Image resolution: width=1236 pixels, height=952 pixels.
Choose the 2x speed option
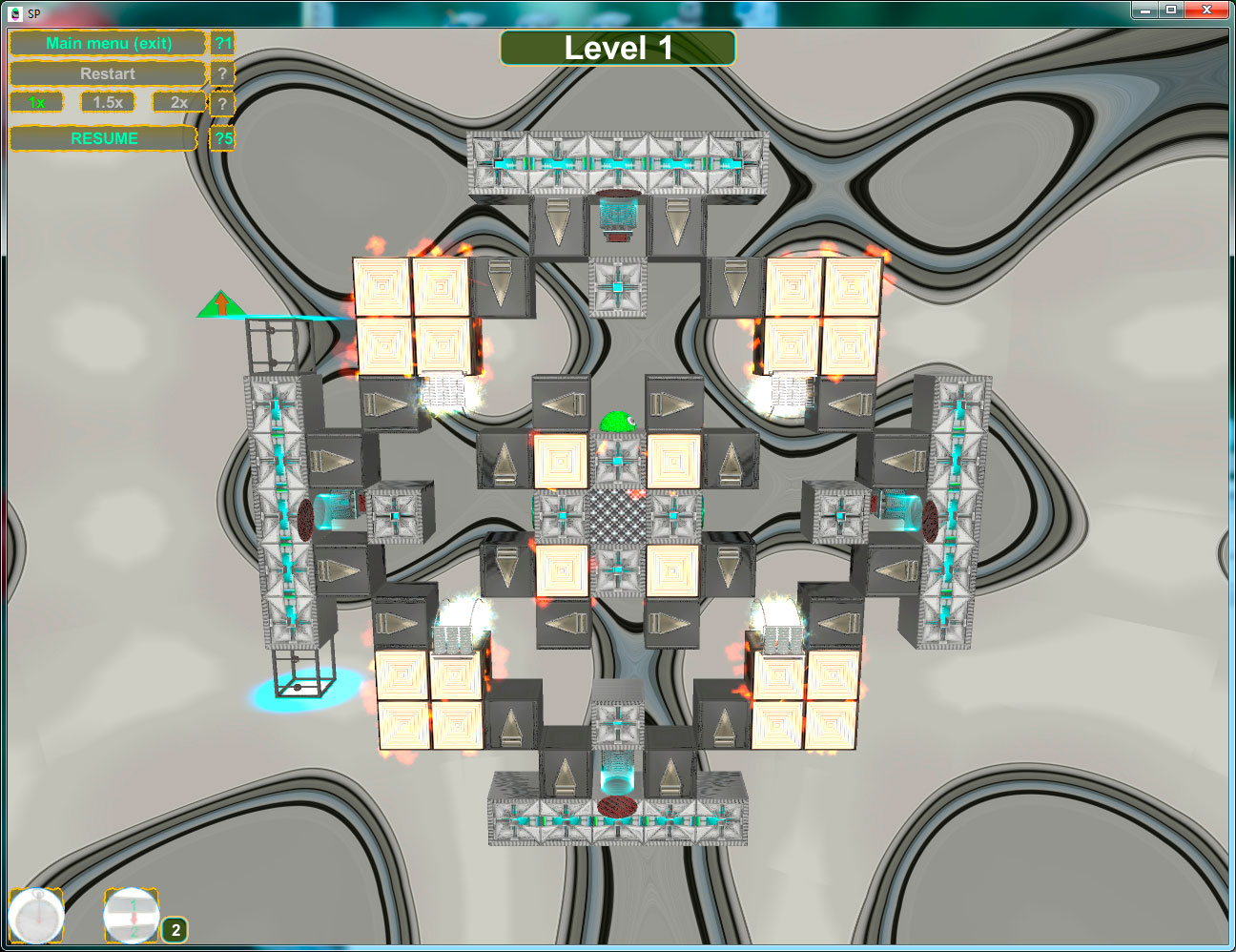178,102
